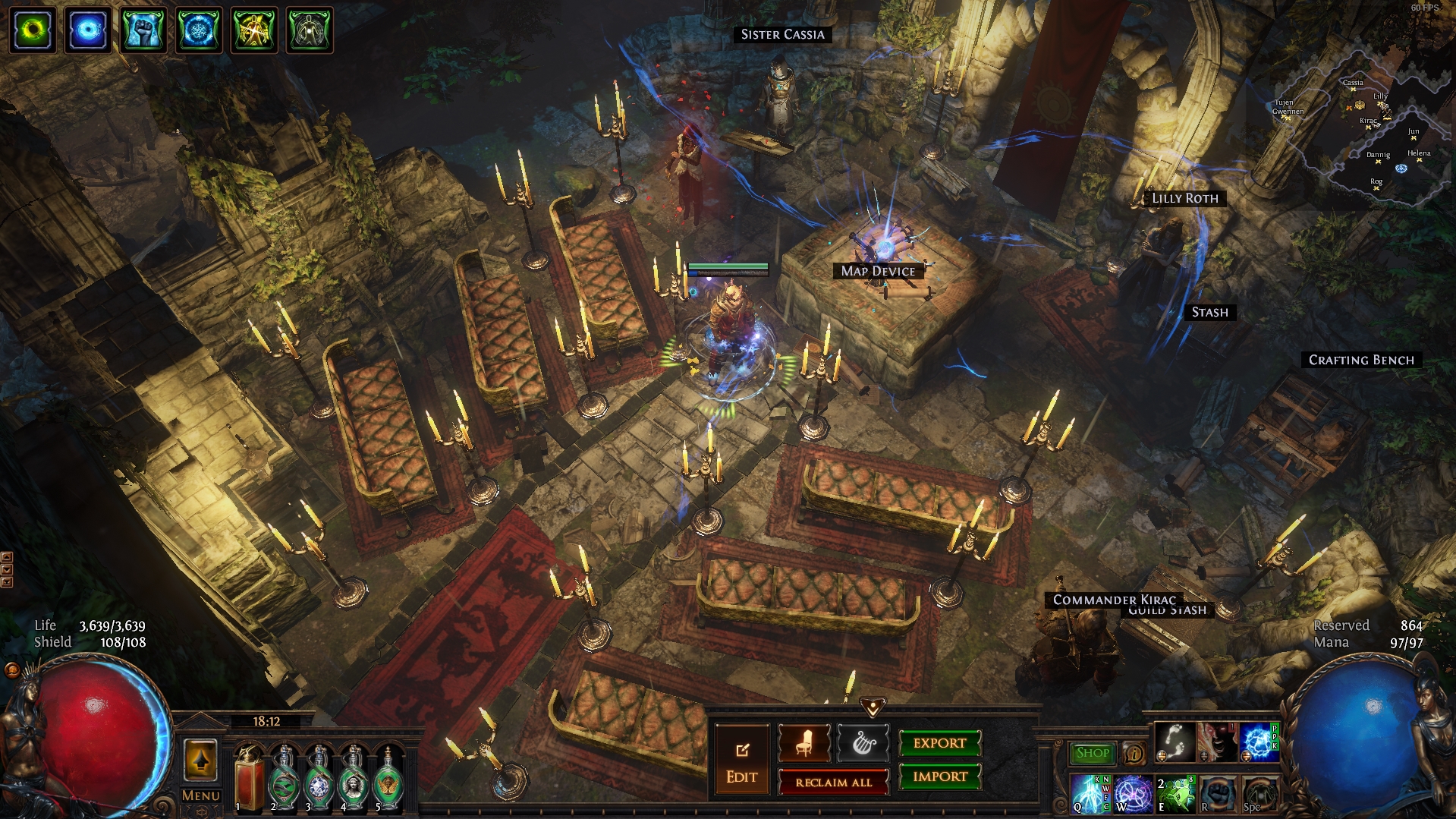
Task: Select the green vortex buff icon
Action: pyautogui.click(x=33, y=30)
